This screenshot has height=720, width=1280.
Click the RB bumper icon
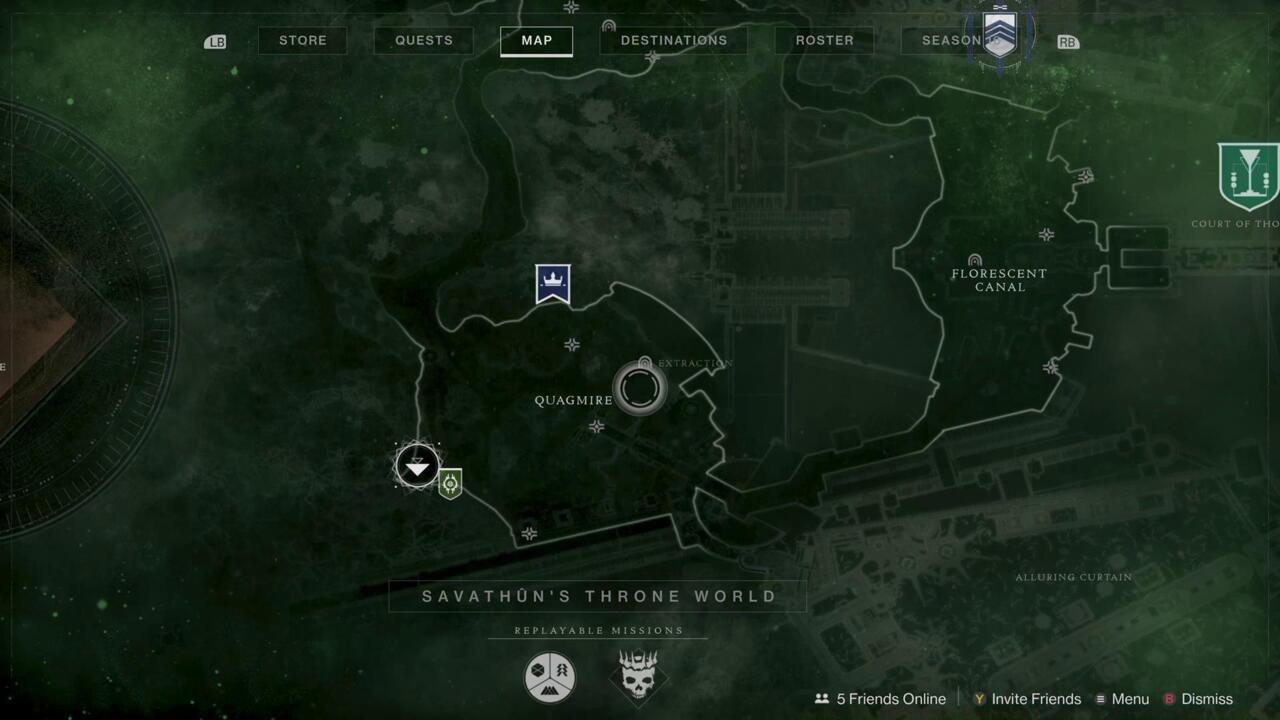[1067, 42]
